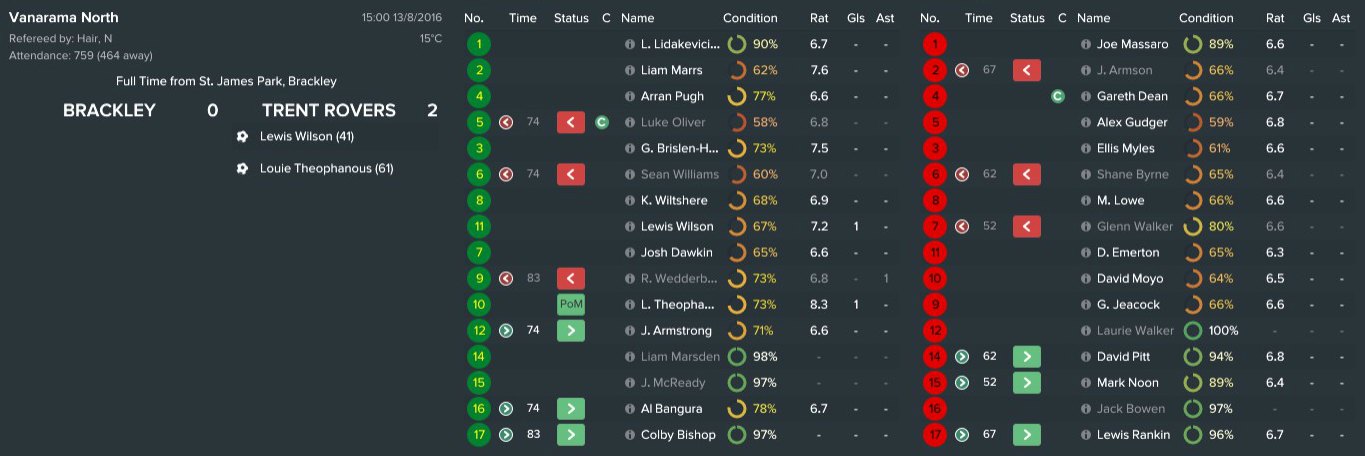Click info icon next to Alex Gudger
The height and width of the screenshot is (456, 1365).
1087,123
